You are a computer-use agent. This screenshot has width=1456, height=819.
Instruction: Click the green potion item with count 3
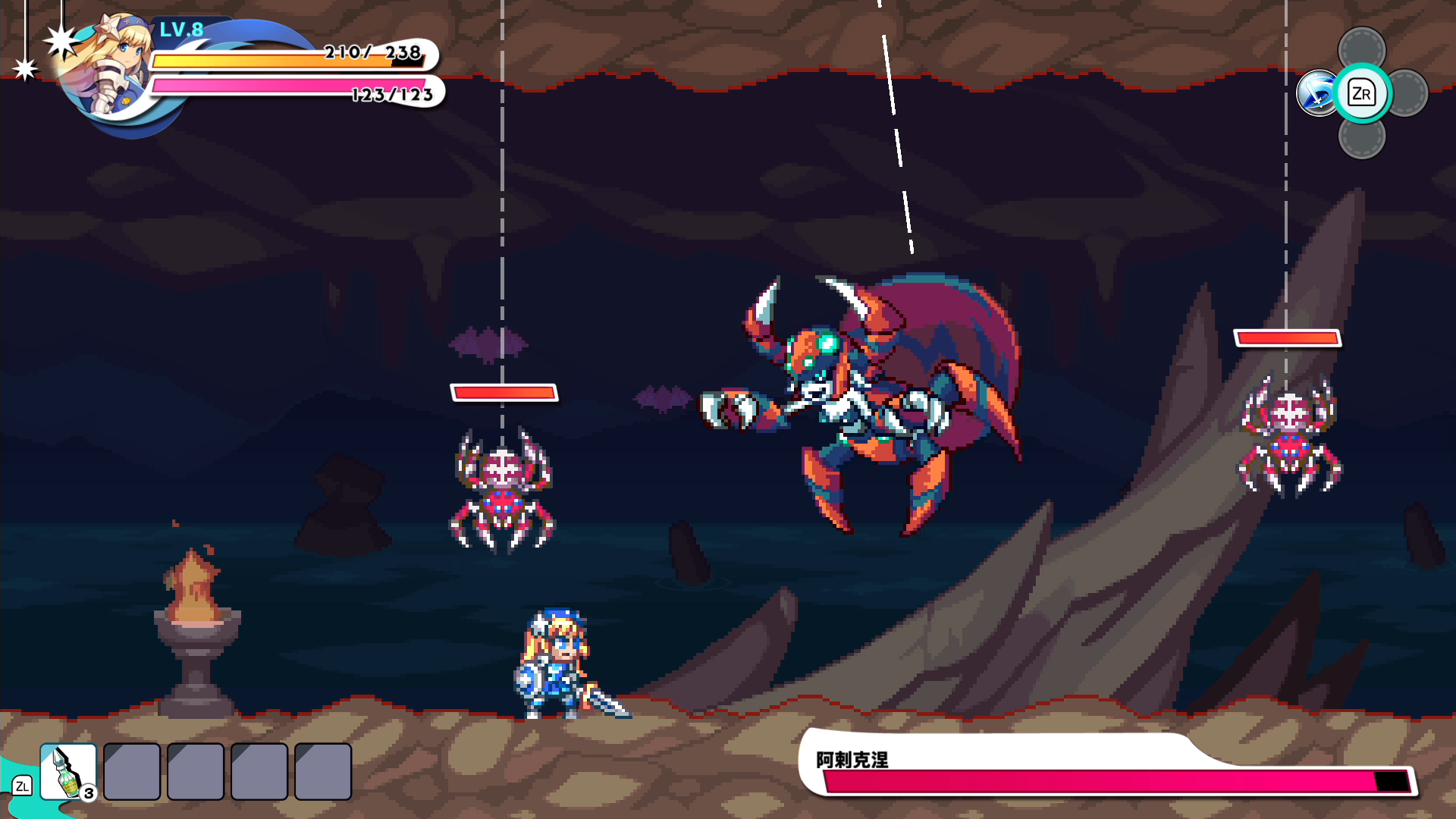click(67, 771)
